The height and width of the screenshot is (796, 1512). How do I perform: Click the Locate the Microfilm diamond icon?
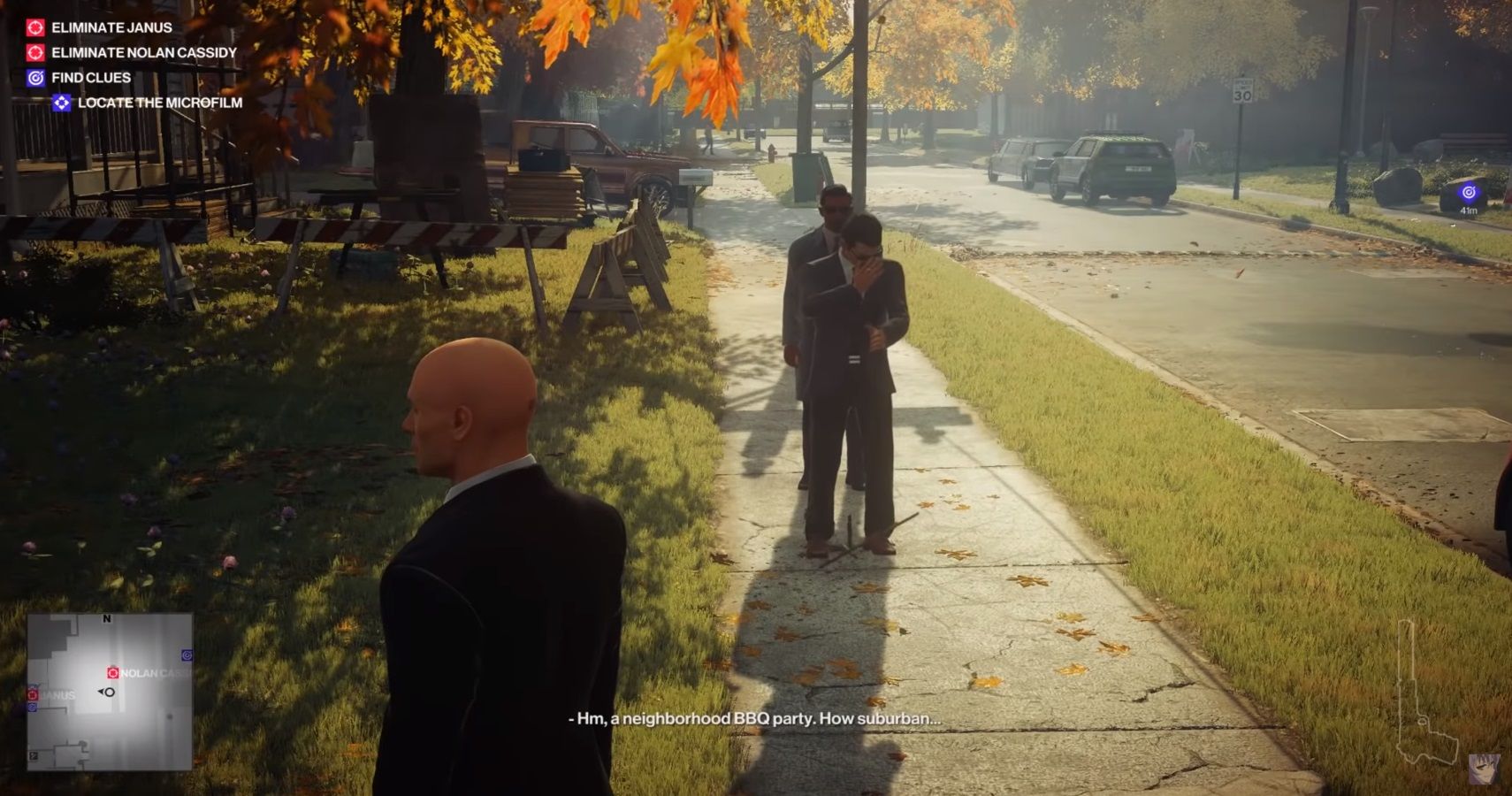click(x=64, y=103)
